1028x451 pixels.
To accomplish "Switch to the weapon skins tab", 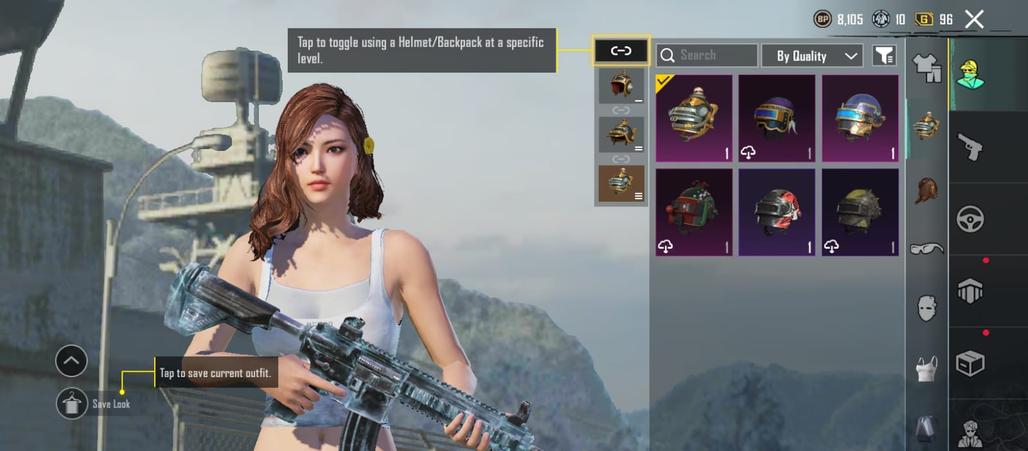I will click(x=970, y=149).
